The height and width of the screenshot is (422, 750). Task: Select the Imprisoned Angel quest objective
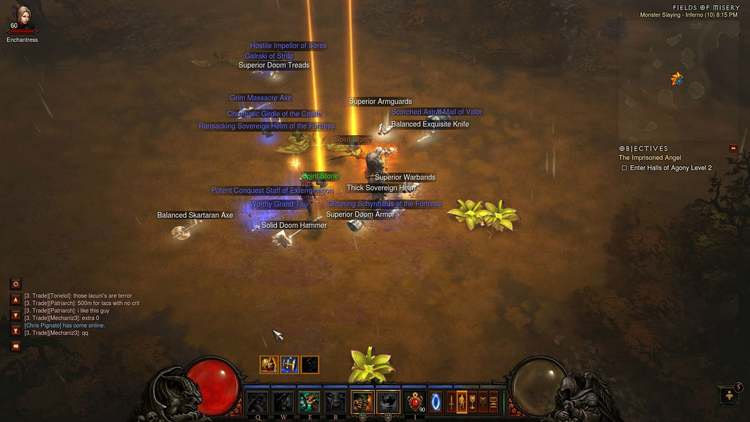[652, 158]
